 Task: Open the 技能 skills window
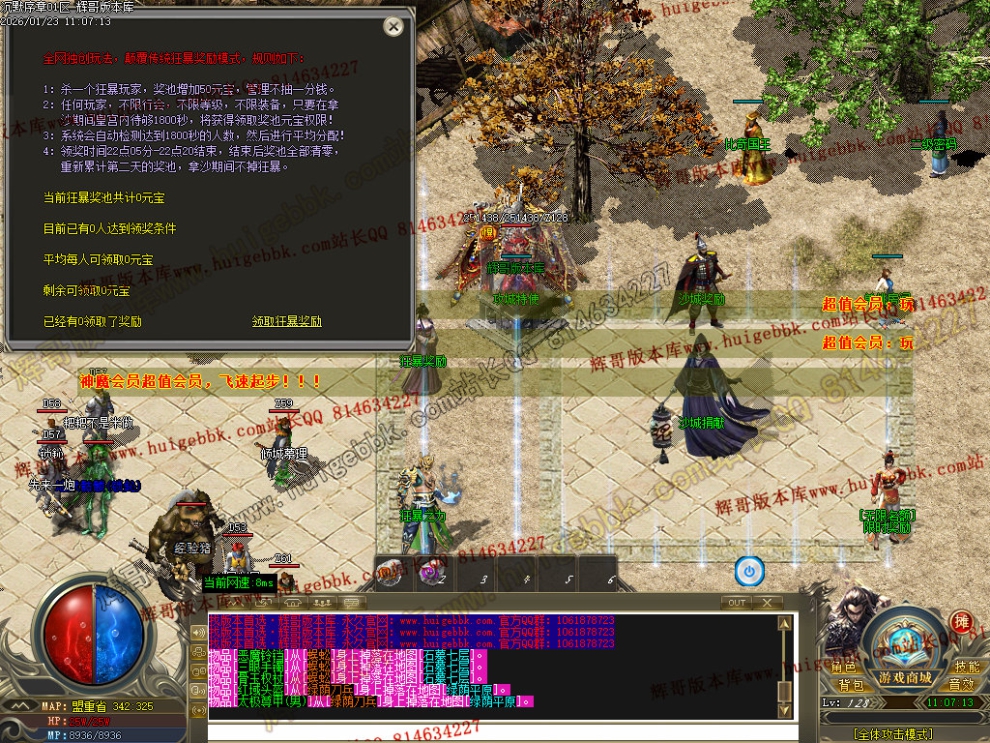pos(966,667)
